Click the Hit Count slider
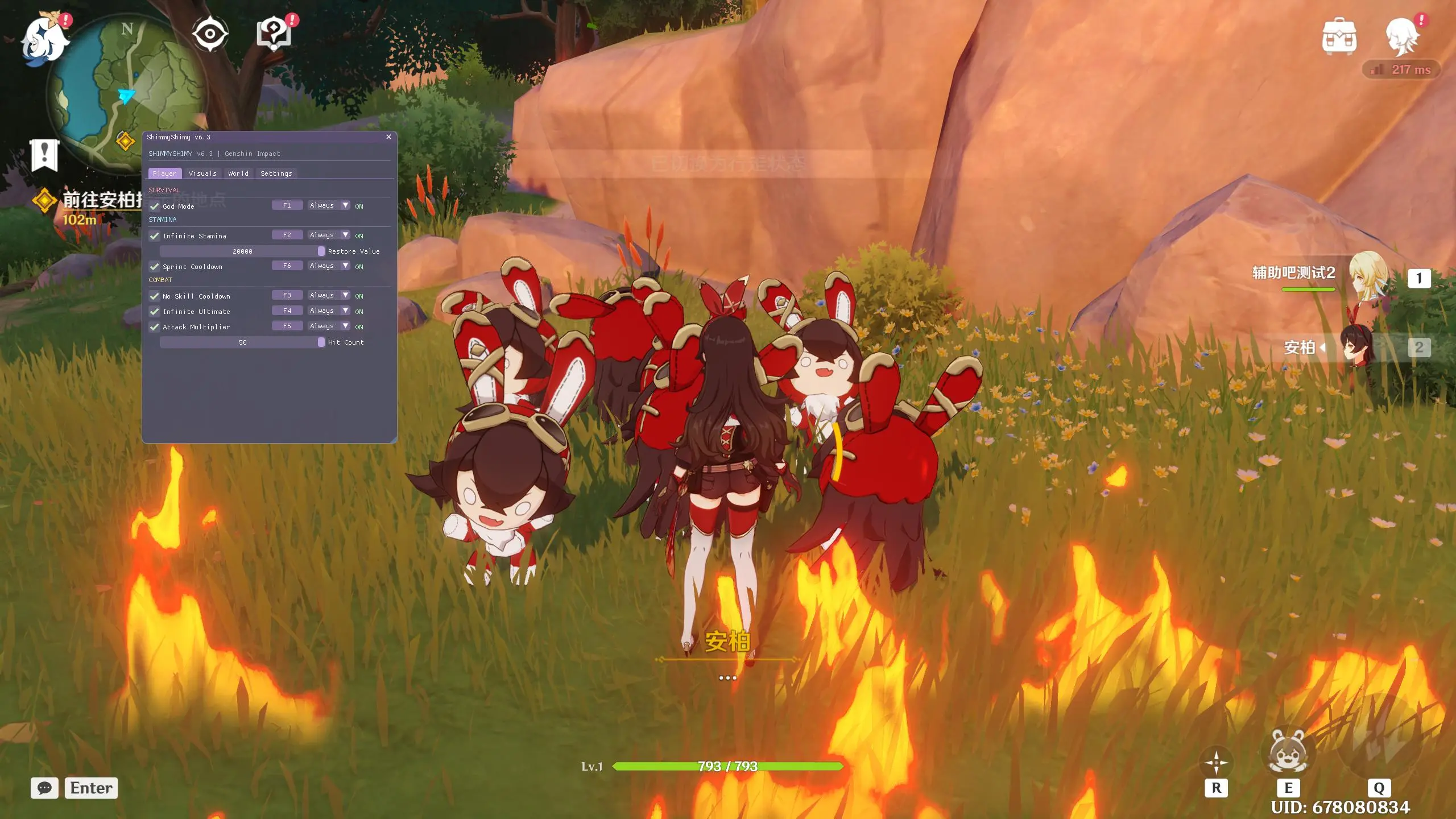This screenshot has width=1456, height=819. [x=243, y=342]
